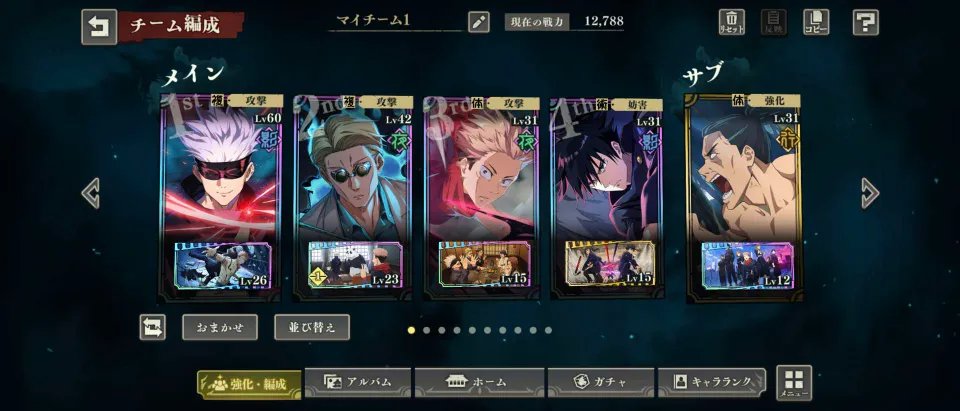Reset the team with the trash can button
This screenshot has height=411, width=960.
click(x=732, y=22)
